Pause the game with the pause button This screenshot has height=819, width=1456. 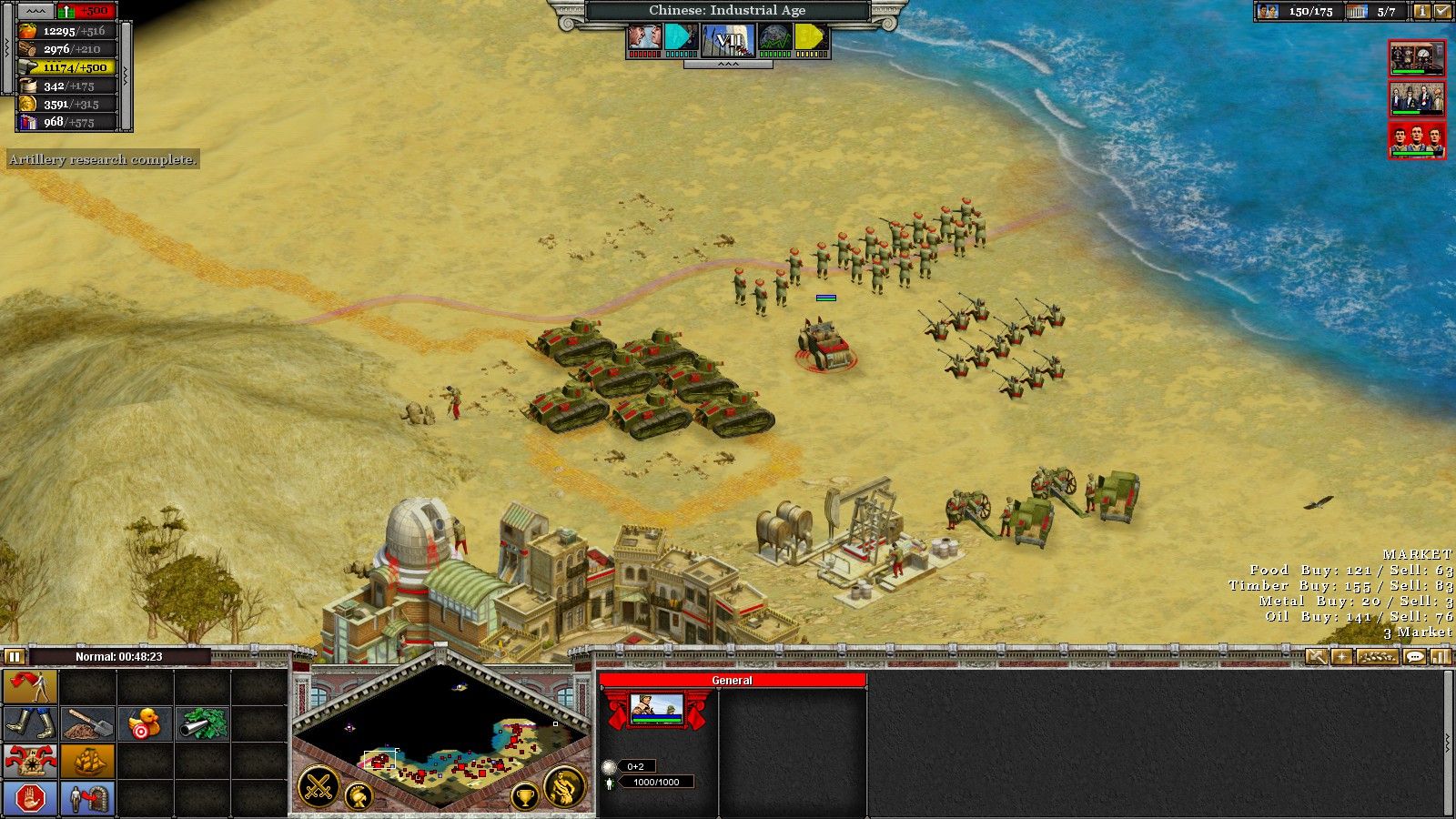tap(14, 656)
